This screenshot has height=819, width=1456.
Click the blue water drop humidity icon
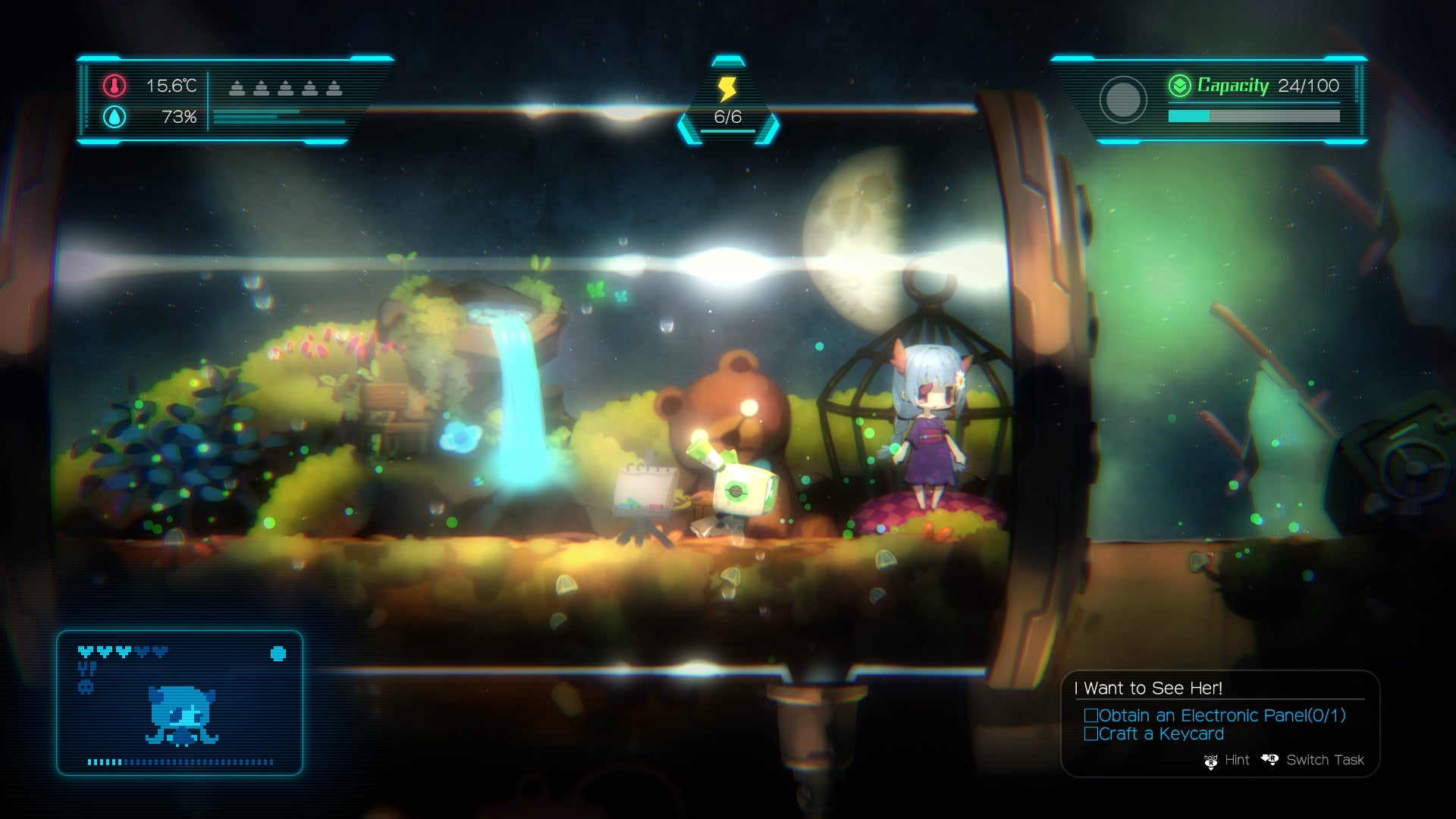tap(115, 117)
